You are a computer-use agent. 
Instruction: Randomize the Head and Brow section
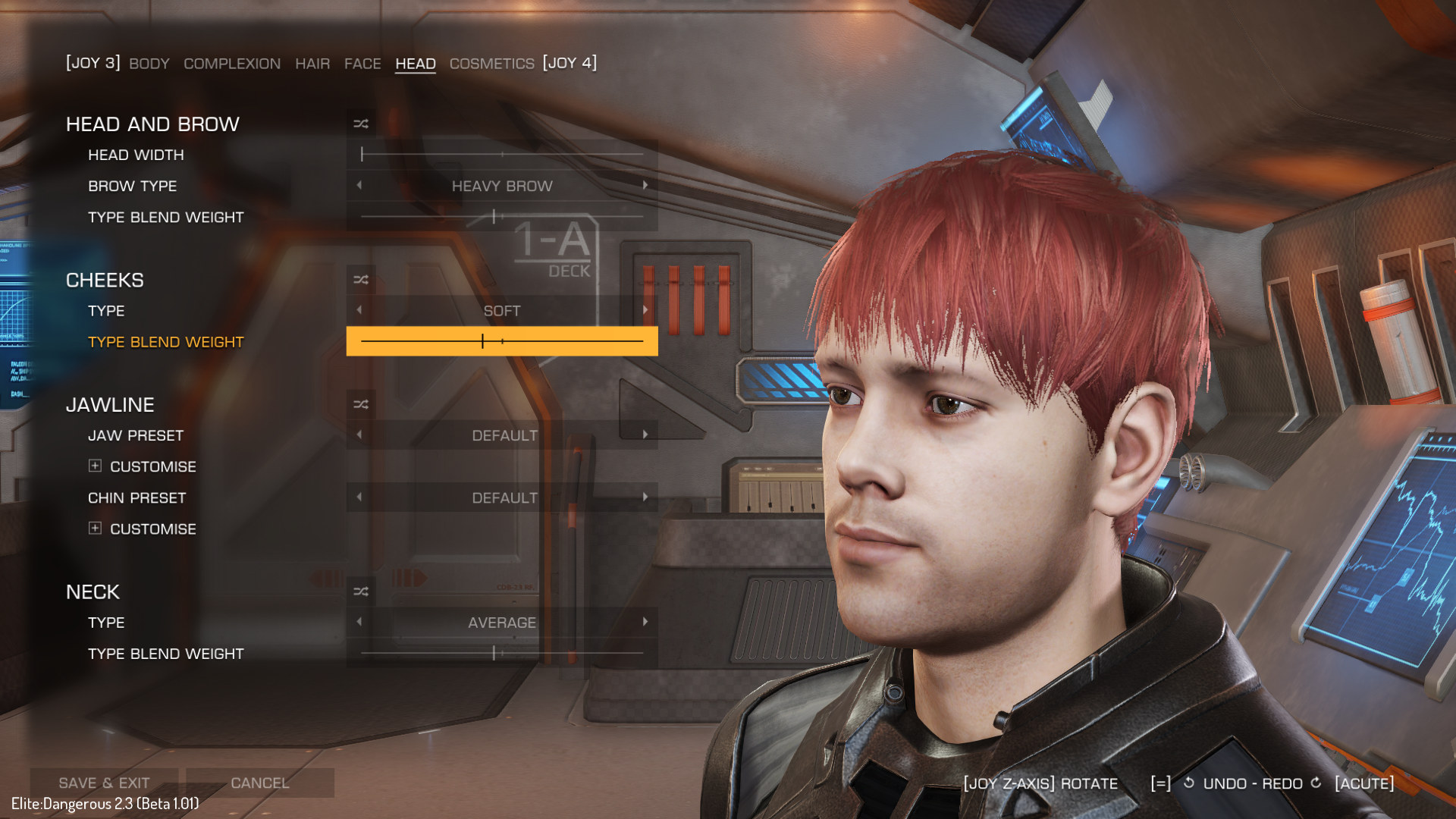(361, 124)
